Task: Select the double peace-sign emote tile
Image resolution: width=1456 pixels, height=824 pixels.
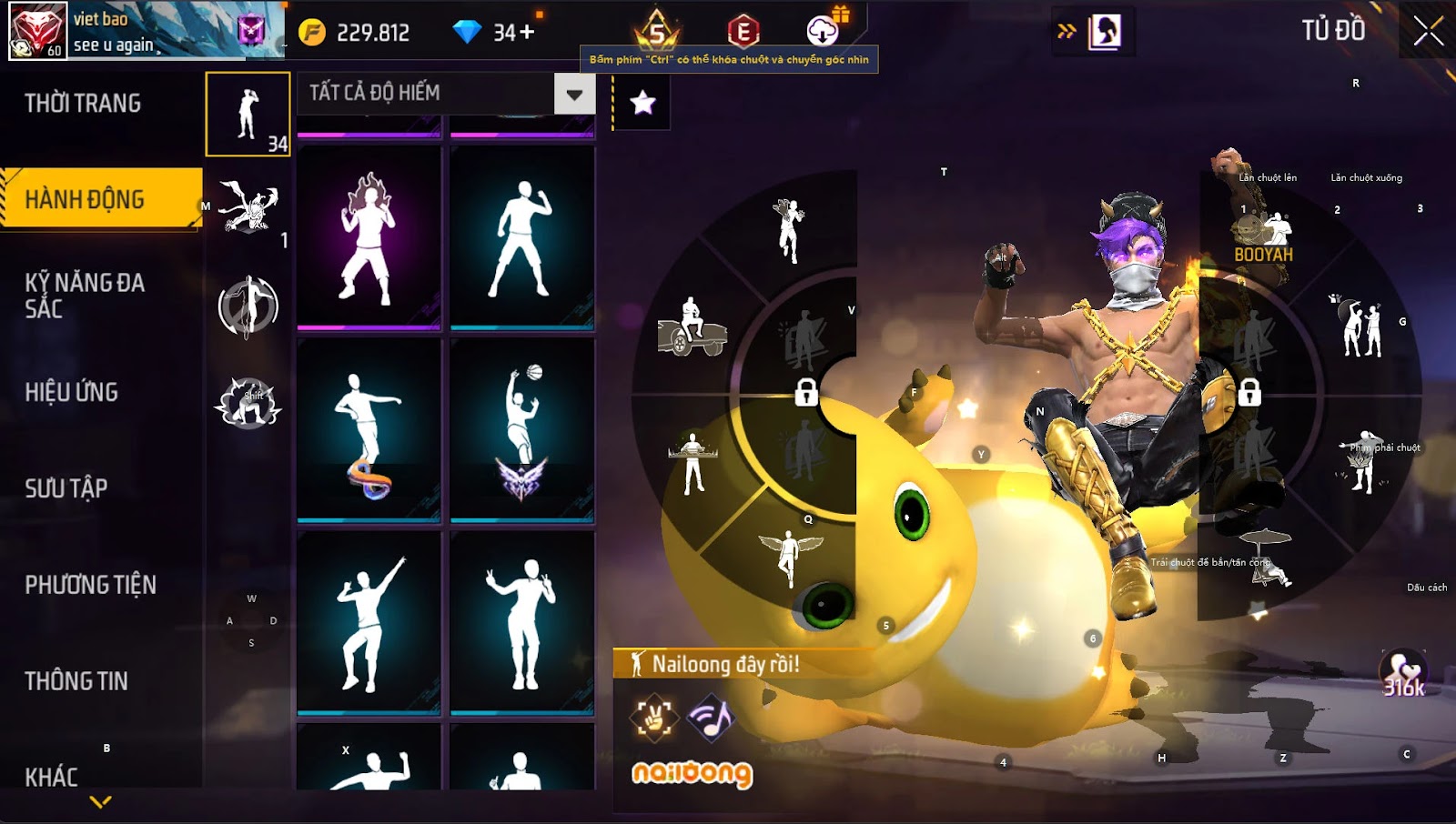Action: [x=521, y=622]
